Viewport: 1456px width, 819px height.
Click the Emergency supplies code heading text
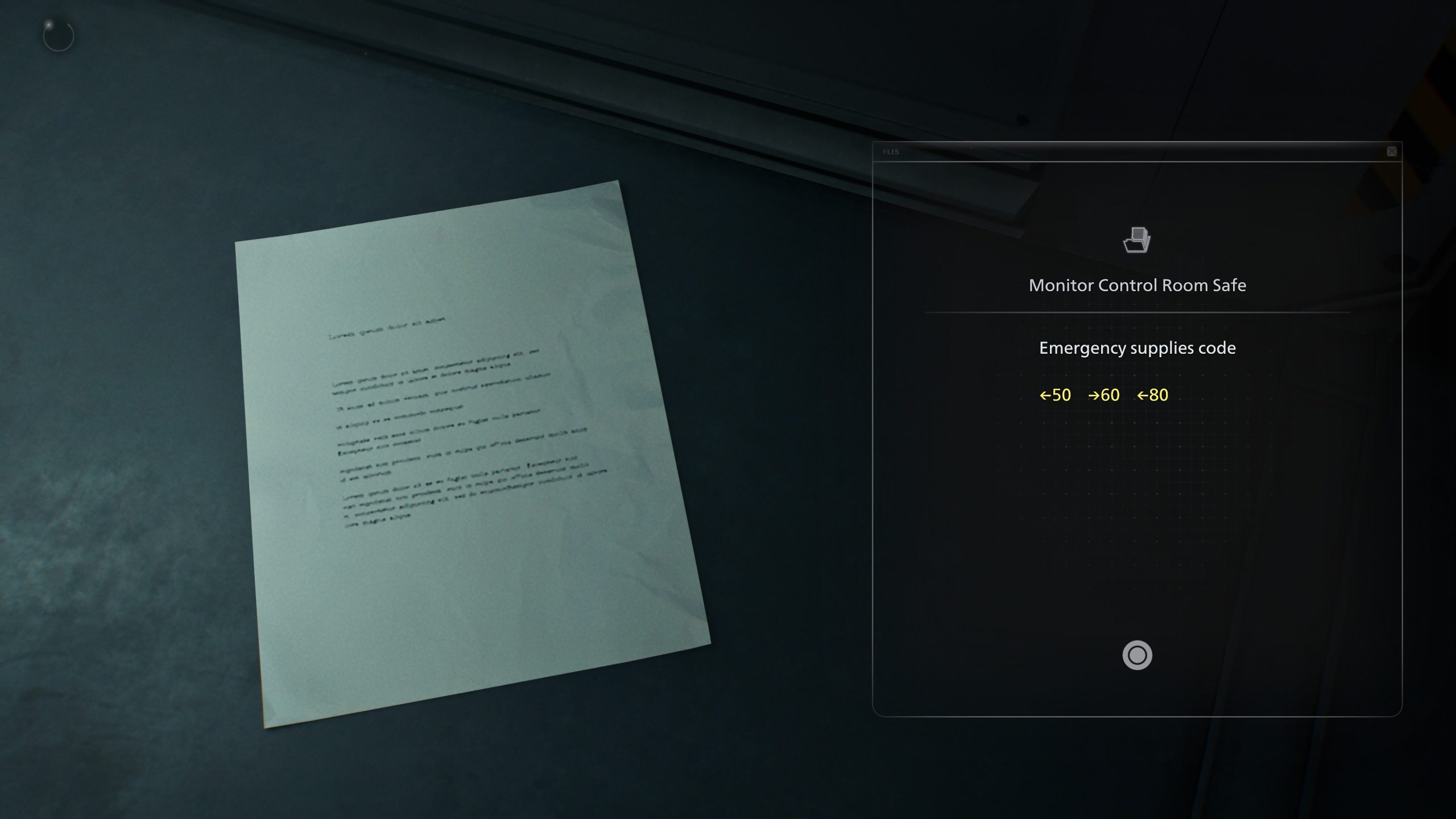point(1137,348)
